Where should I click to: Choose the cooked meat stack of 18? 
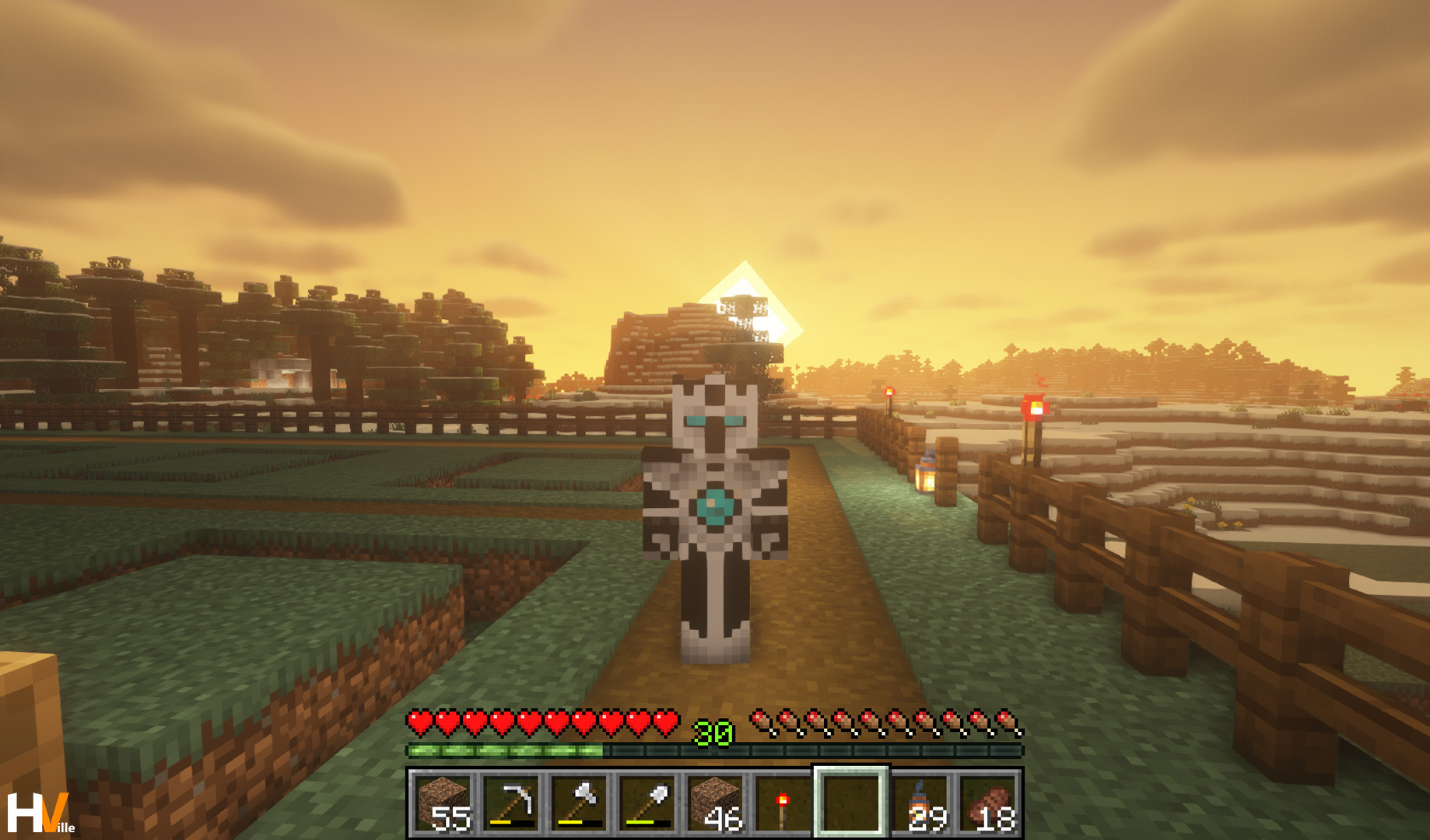(988, 803)
